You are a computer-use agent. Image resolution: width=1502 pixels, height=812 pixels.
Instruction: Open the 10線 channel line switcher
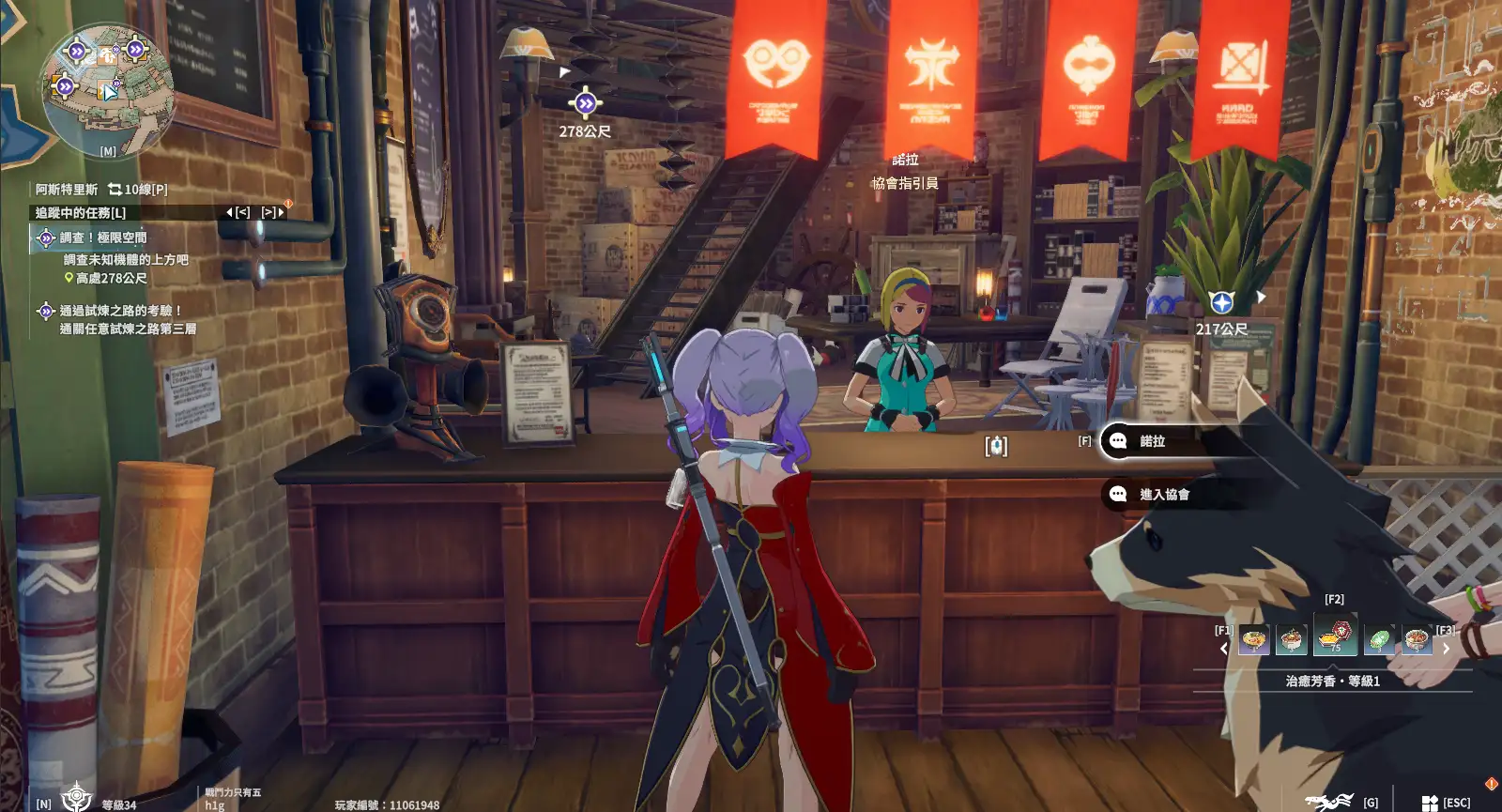pyautogui.click(x=137, y=190)
